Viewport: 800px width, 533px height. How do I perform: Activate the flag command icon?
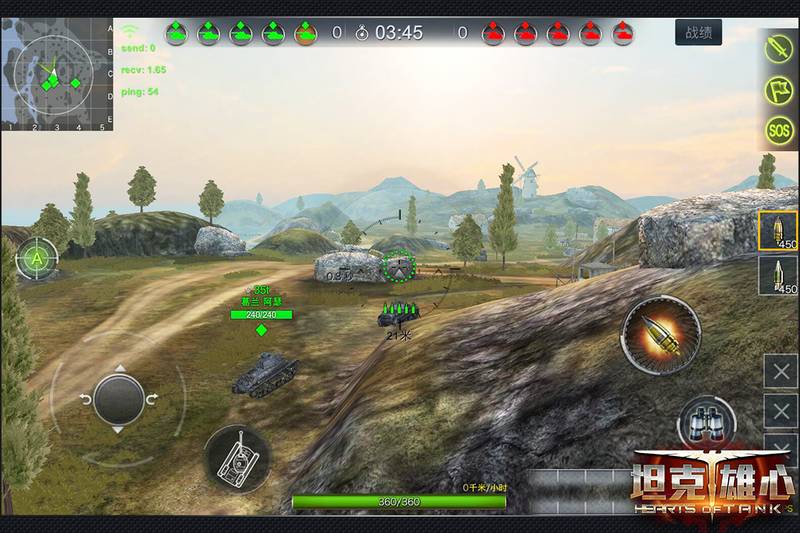coord(779,89)
